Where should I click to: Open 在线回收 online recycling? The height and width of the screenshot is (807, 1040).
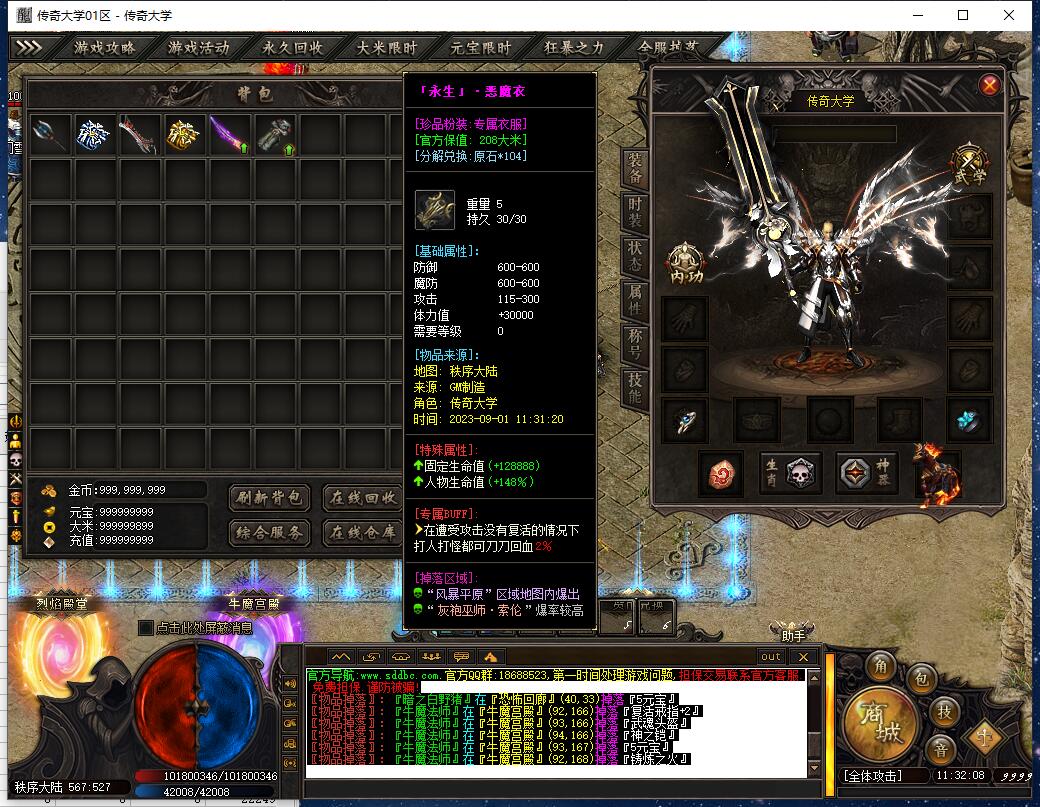(x=363, y=497)
